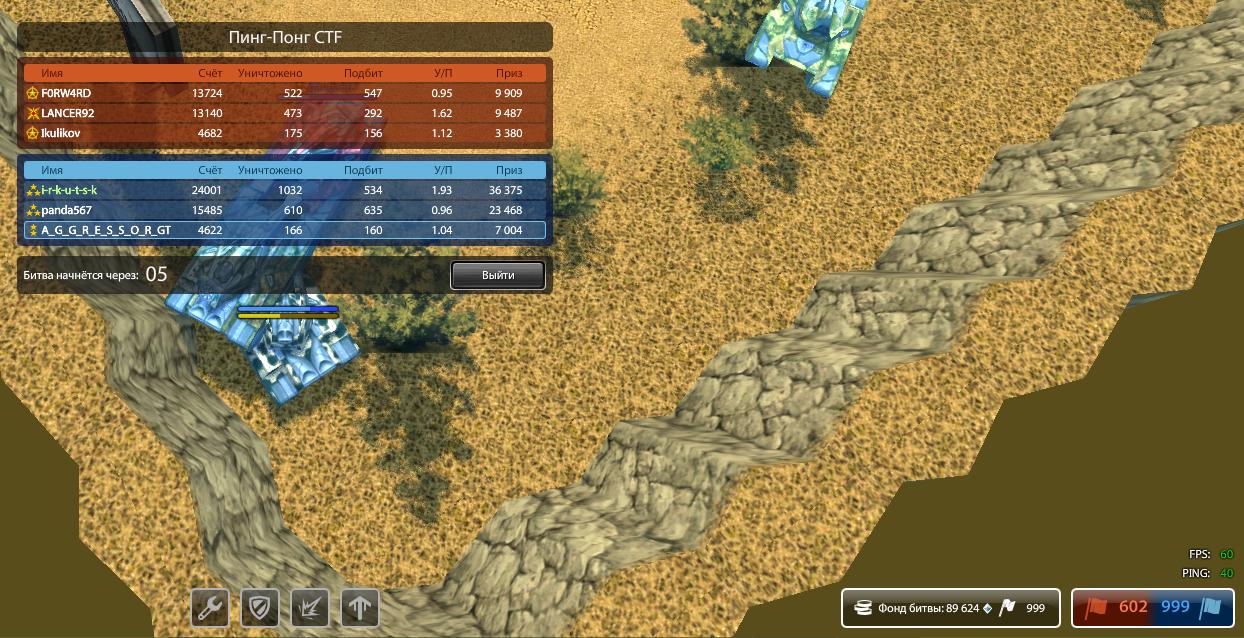Click the Выйти exit button
Screen dimensions: 1244x638
[x=497, y=275]
